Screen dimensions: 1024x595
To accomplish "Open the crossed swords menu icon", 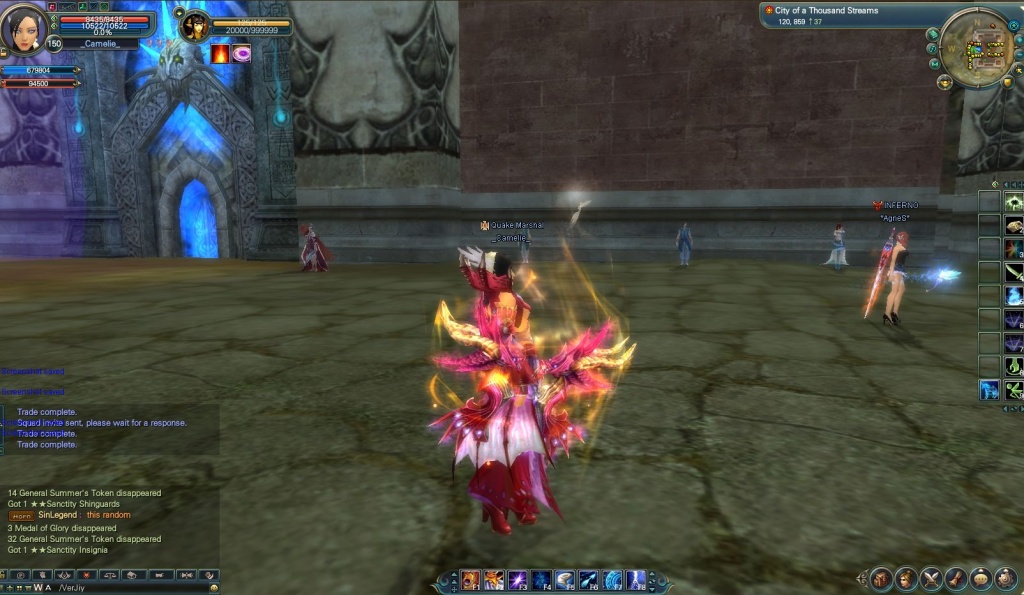I will tap(931, 578).
